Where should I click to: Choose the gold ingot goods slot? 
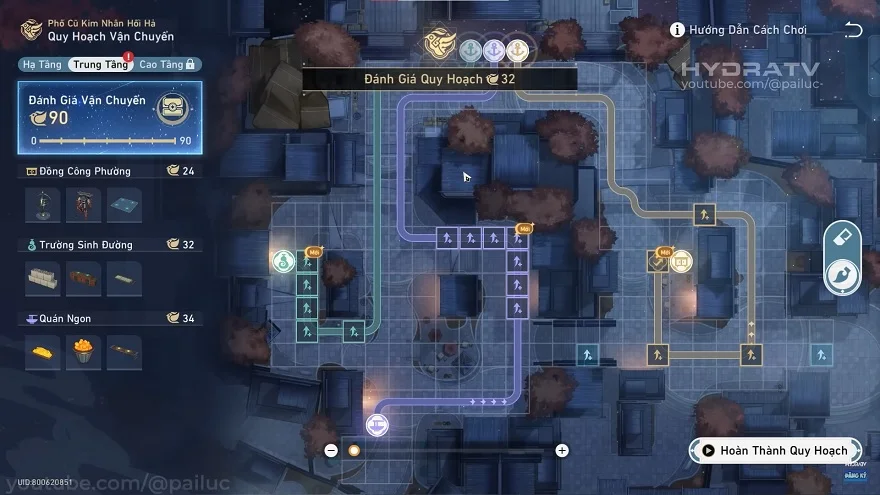tap(42, 351)
